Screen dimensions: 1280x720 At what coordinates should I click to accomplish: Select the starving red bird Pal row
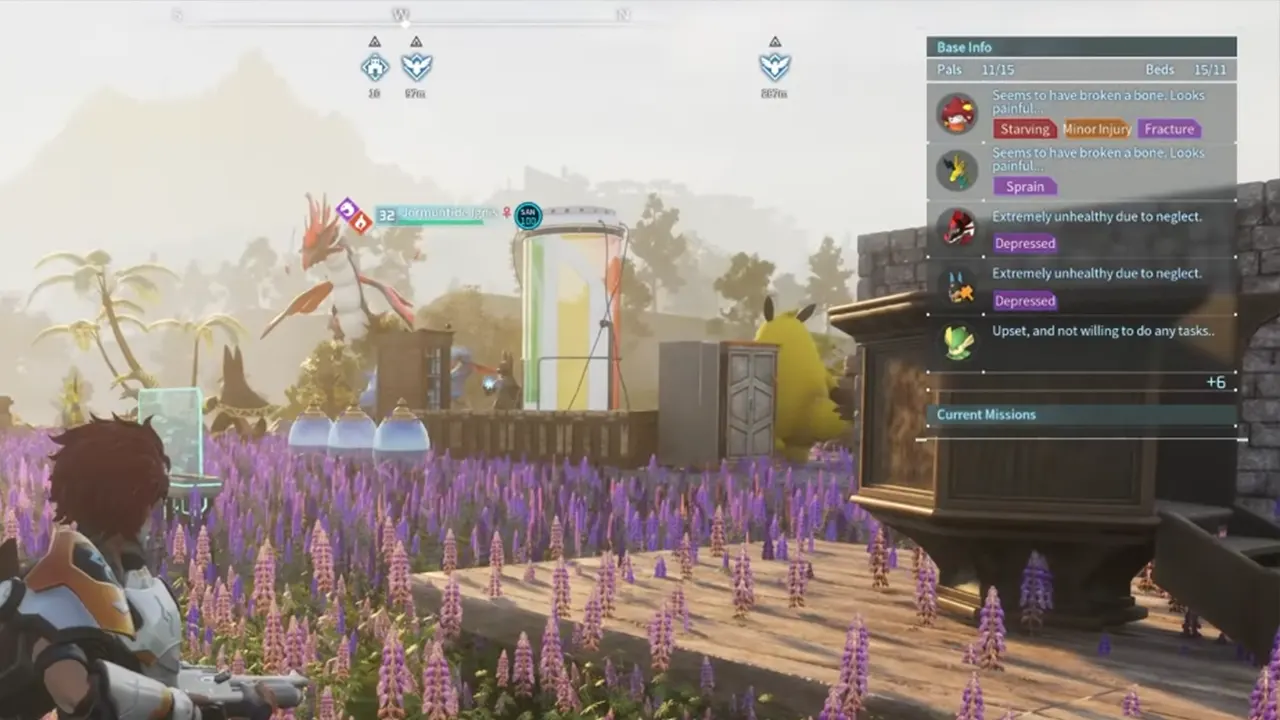pos(1081,113)
